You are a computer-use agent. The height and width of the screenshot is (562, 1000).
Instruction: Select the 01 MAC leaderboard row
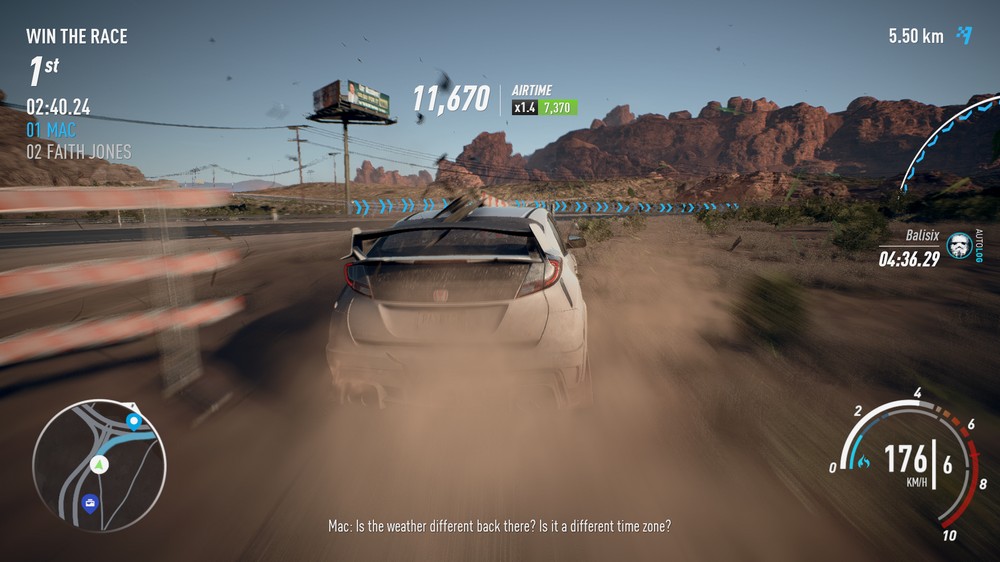(x=51, y=130)
